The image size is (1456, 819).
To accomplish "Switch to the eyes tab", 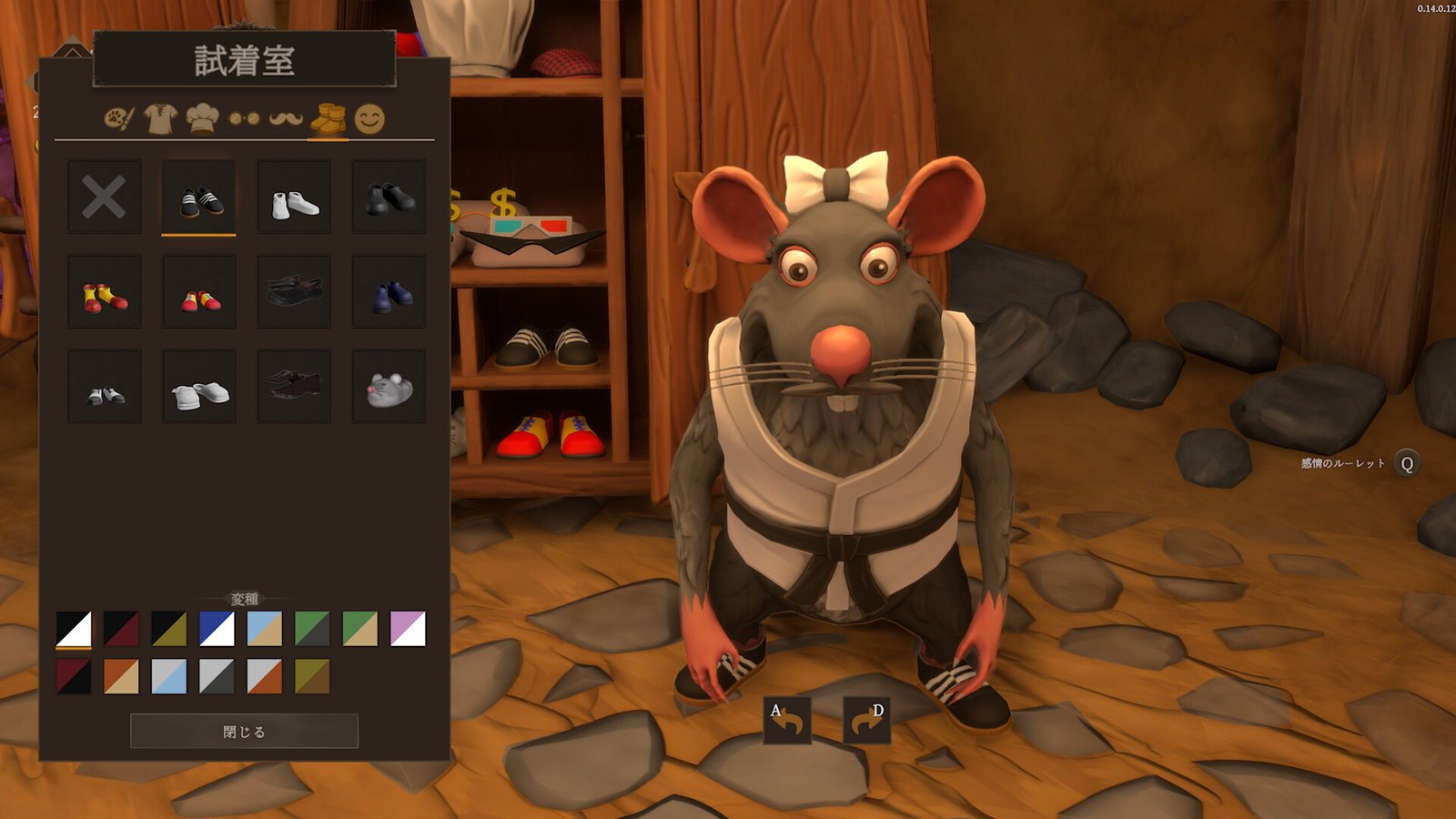I will 244,118.
